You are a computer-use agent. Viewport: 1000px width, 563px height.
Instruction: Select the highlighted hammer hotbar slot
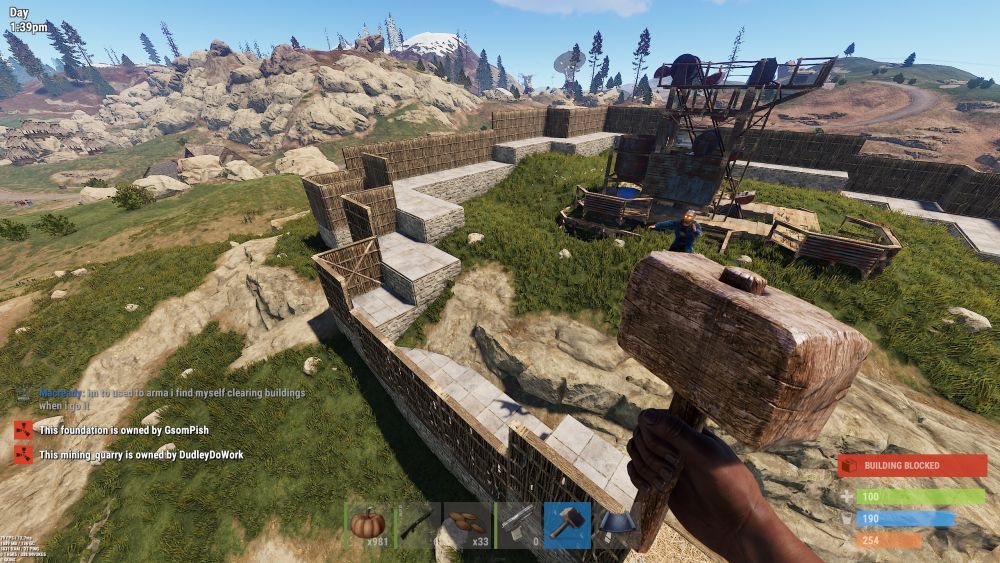pos(566,525)
